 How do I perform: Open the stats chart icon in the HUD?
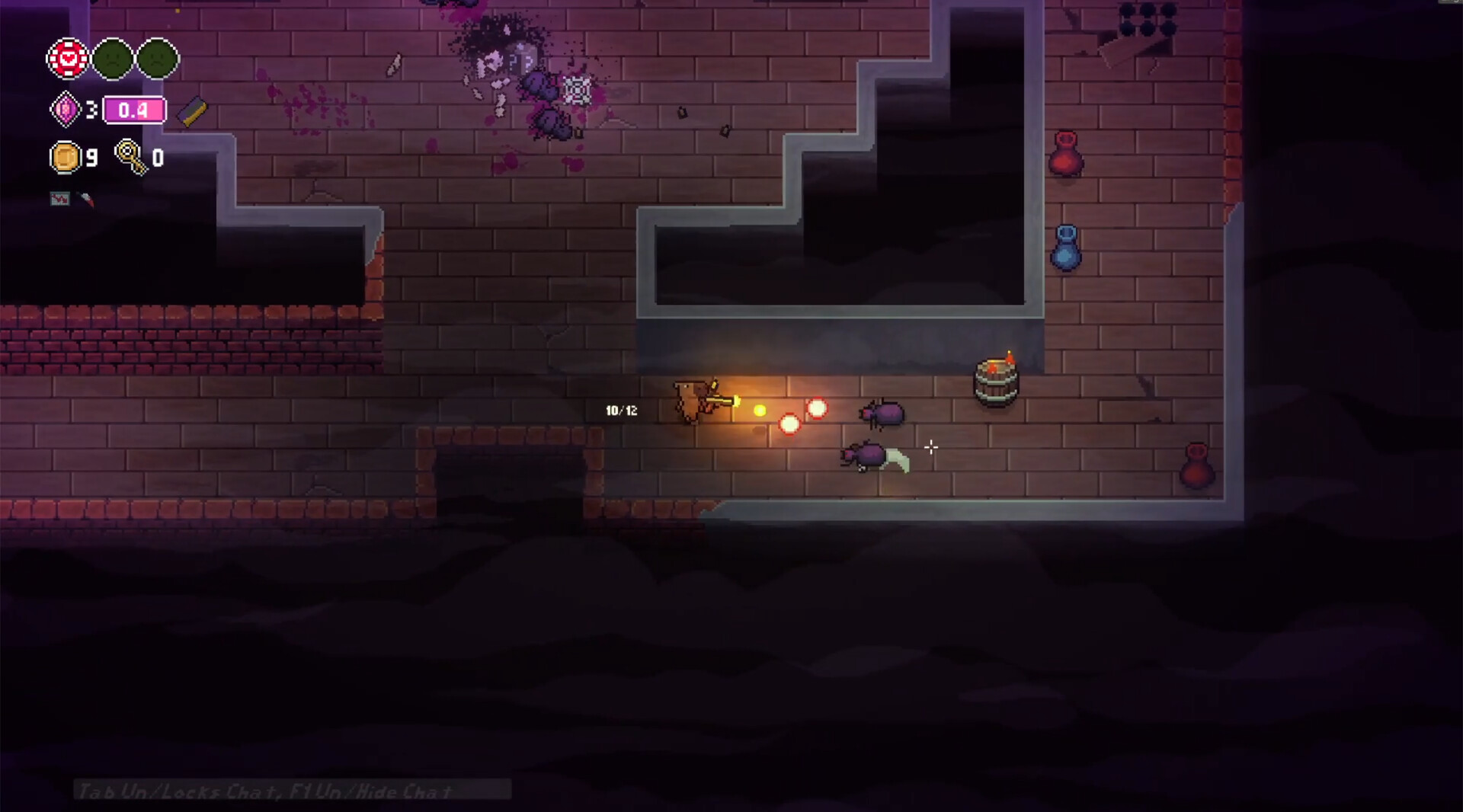coord(59,199)
